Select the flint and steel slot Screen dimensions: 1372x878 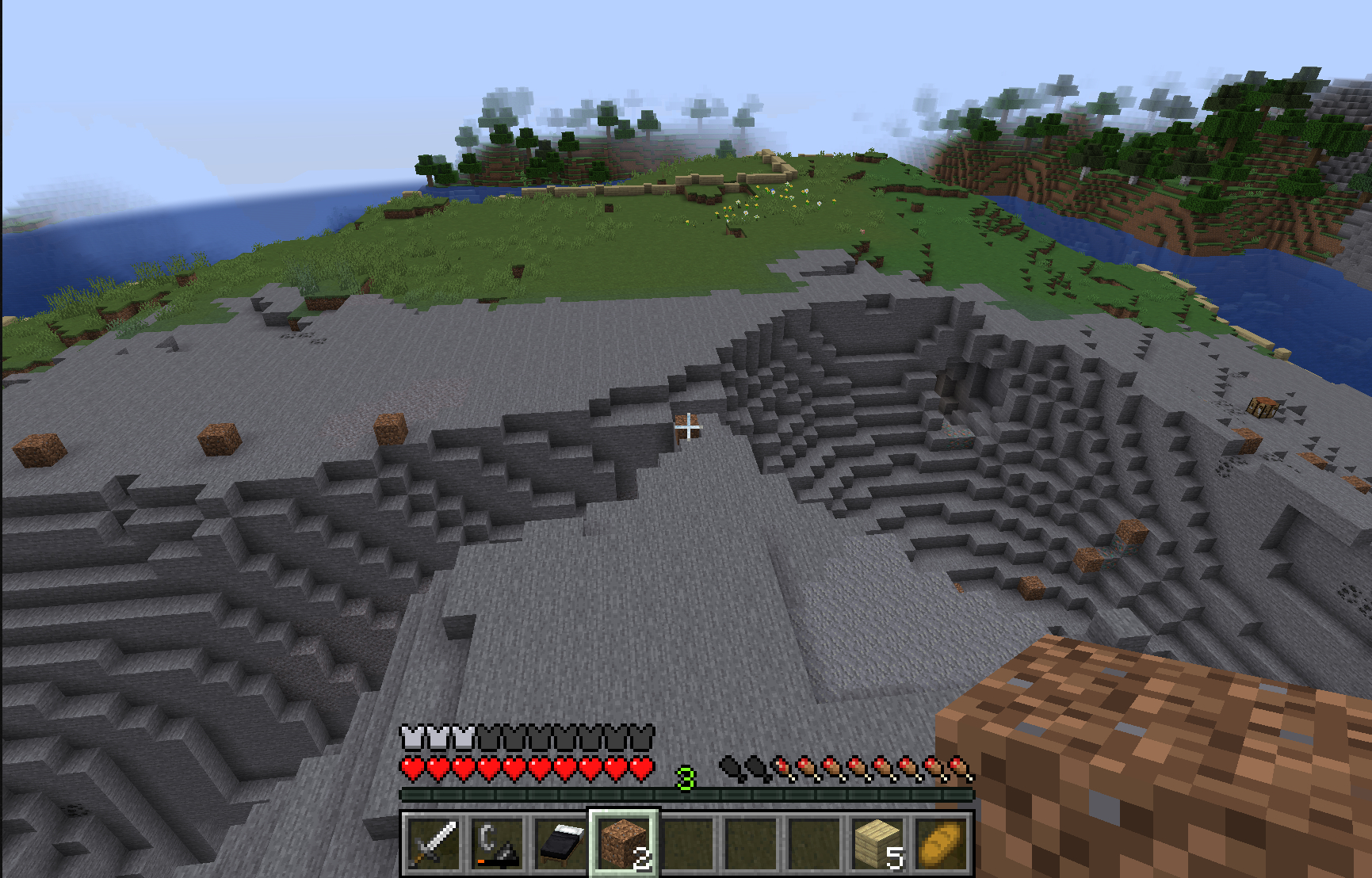coord(497,844)
